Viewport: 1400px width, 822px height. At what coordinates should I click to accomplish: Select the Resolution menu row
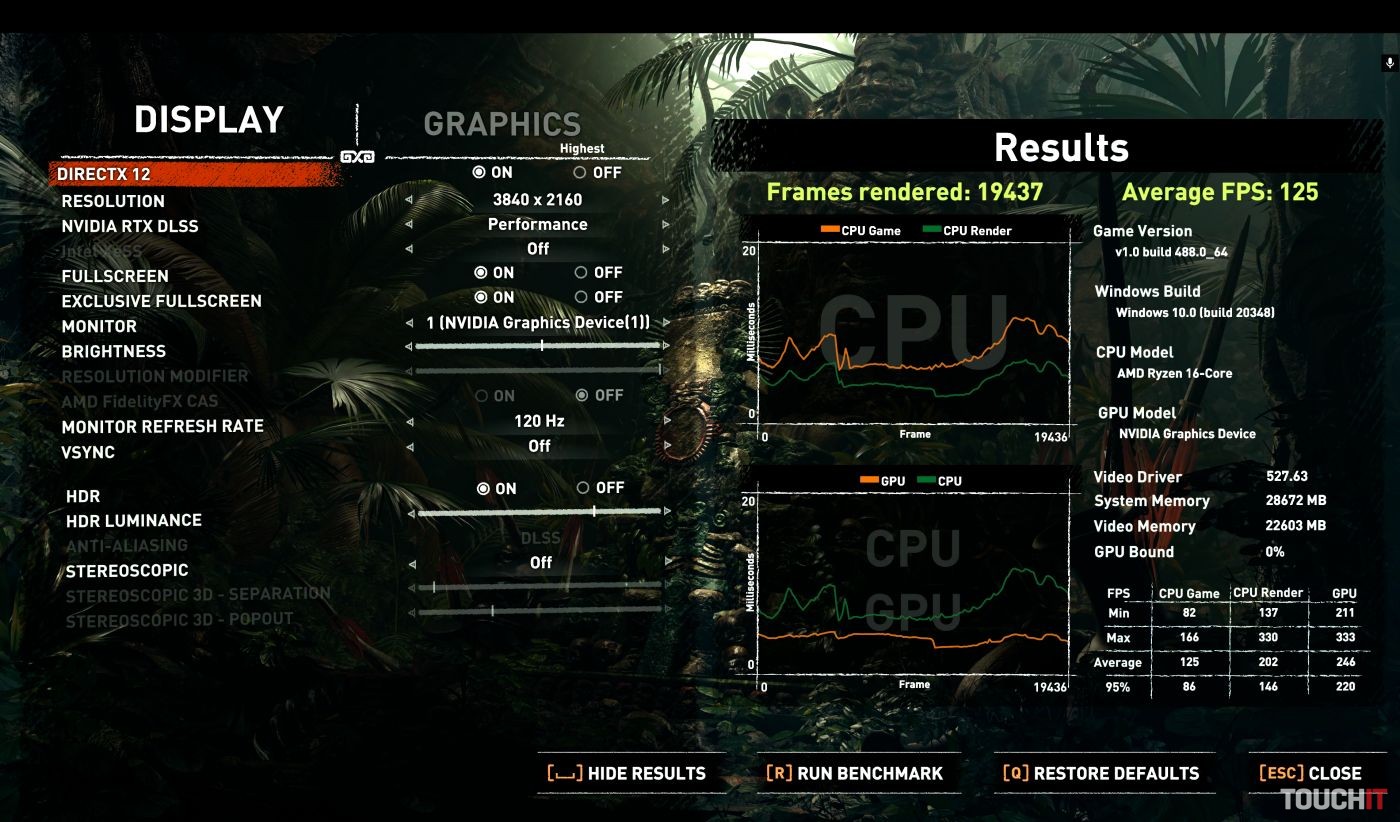(x=113, y=201)
